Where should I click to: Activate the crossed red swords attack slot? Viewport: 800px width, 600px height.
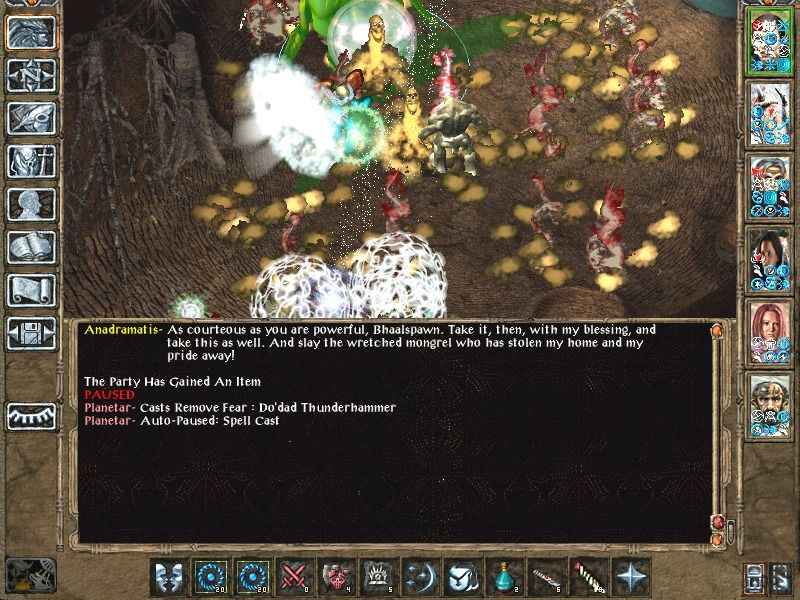pos(295,577)
